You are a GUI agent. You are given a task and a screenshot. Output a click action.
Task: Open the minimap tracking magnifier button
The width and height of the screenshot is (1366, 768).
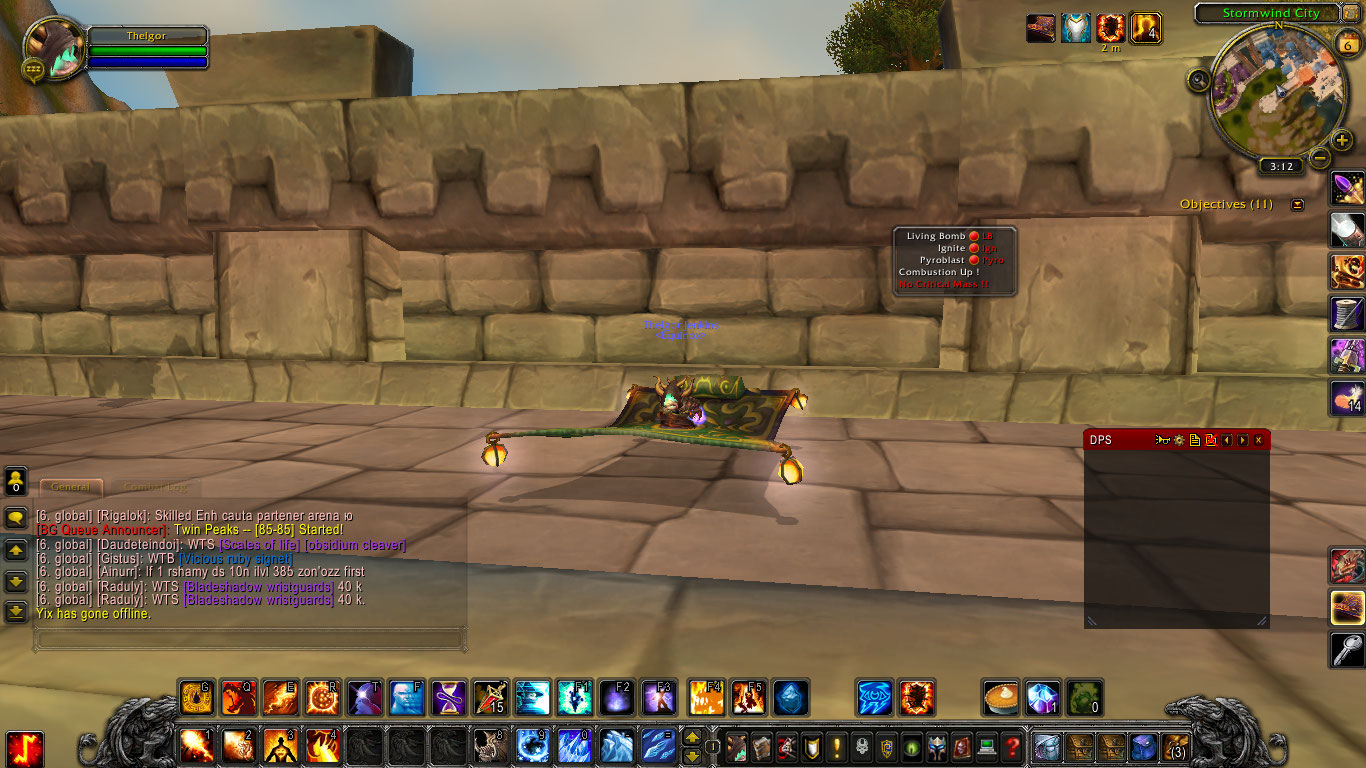1200,80
